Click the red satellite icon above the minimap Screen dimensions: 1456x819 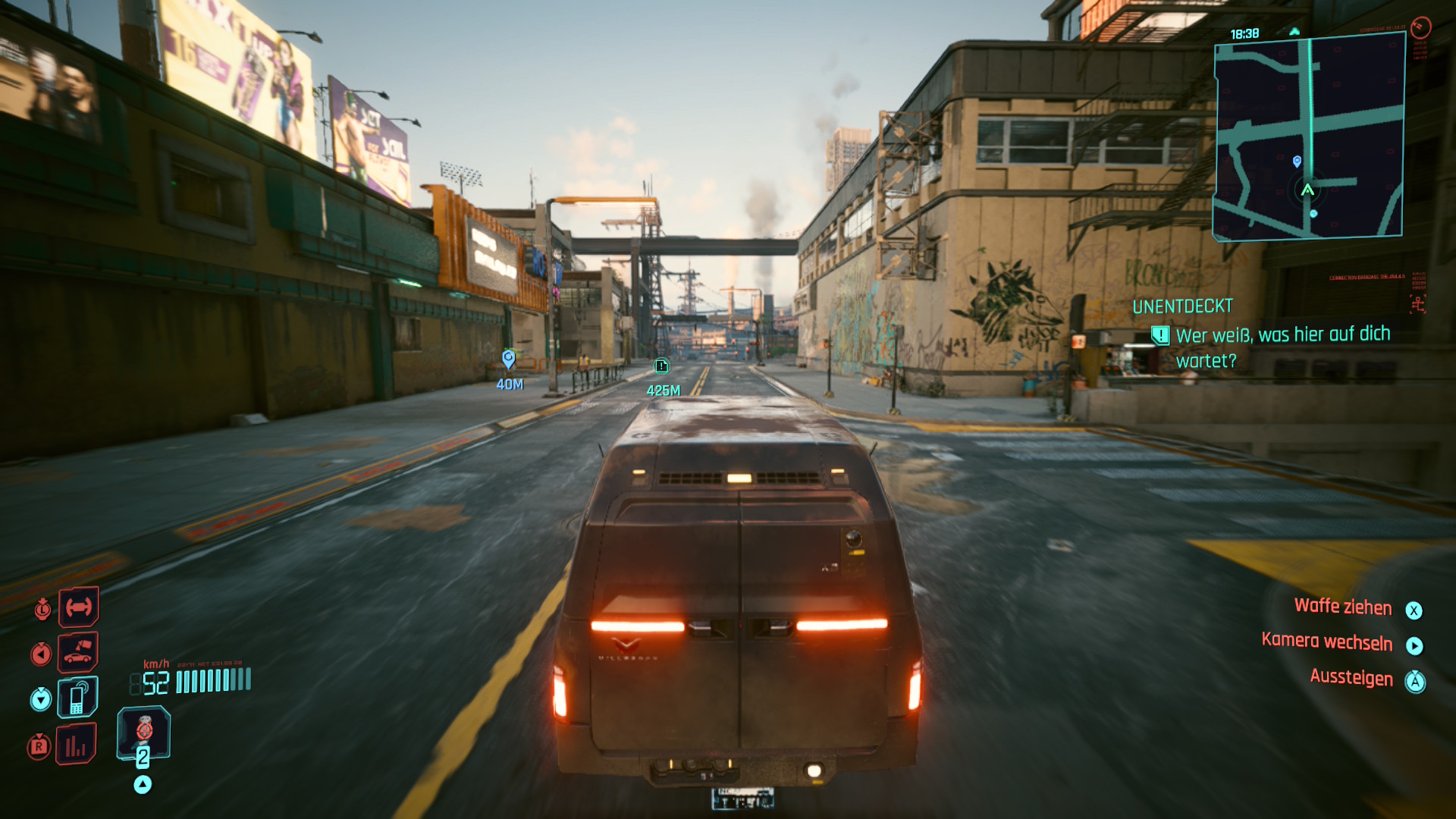pos(1420,28)
